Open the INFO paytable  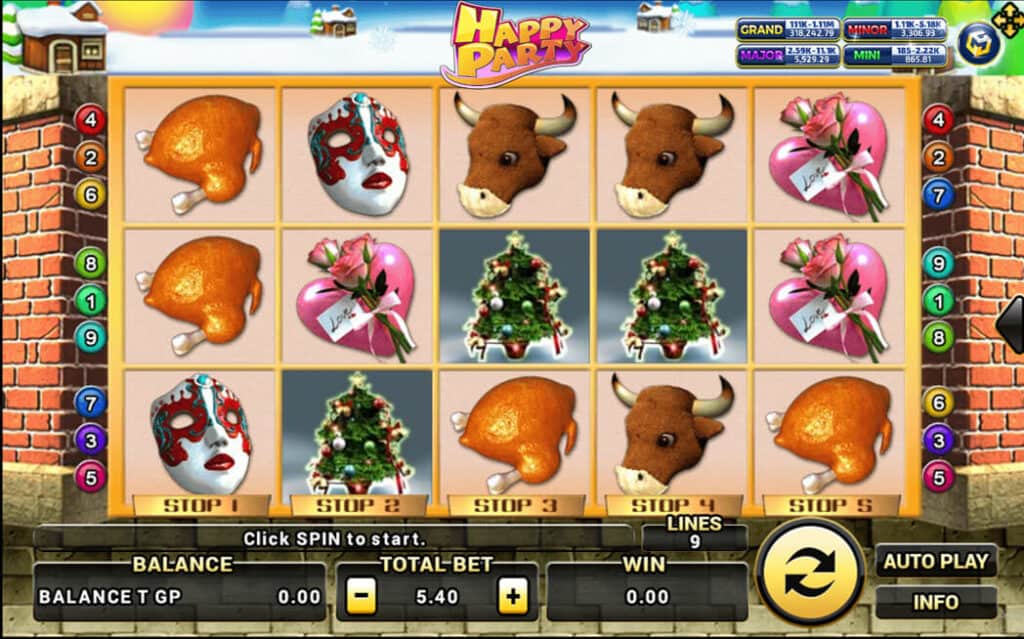click(x=936, y=602)
